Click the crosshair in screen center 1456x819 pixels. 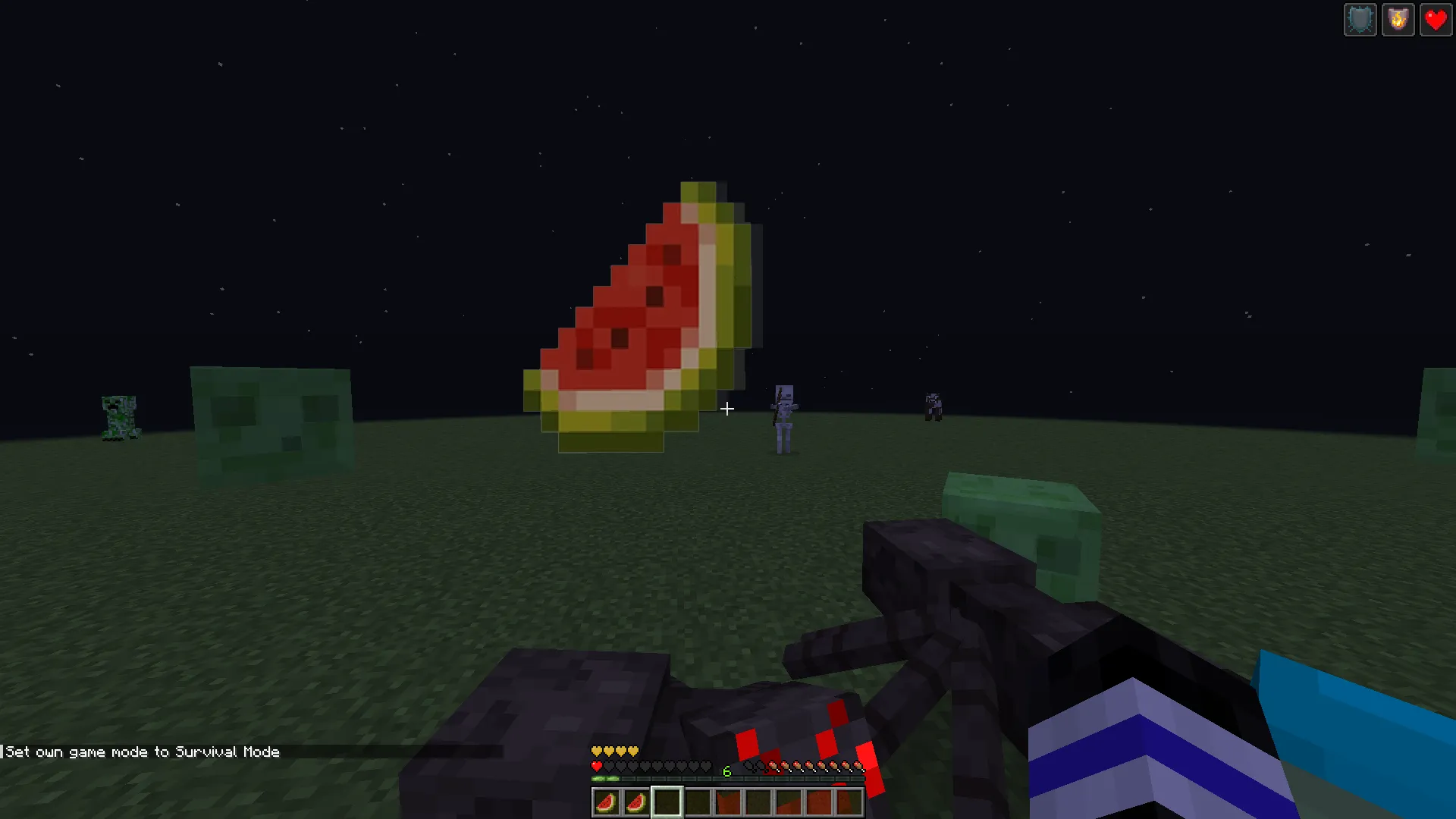coord(726,409)
